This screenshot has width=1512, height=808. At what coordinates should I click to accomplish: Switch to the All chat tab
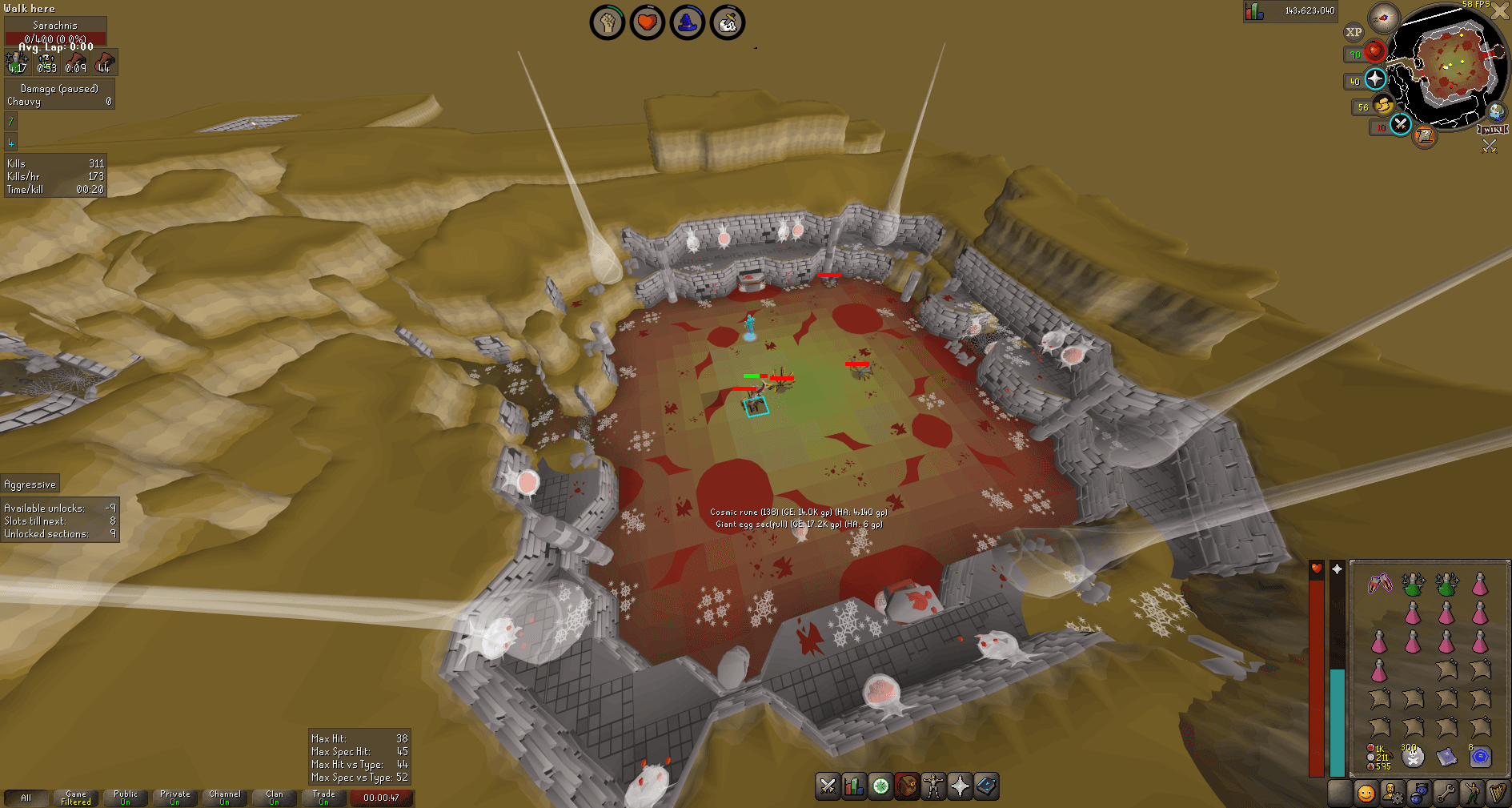(x=26, y=798)
